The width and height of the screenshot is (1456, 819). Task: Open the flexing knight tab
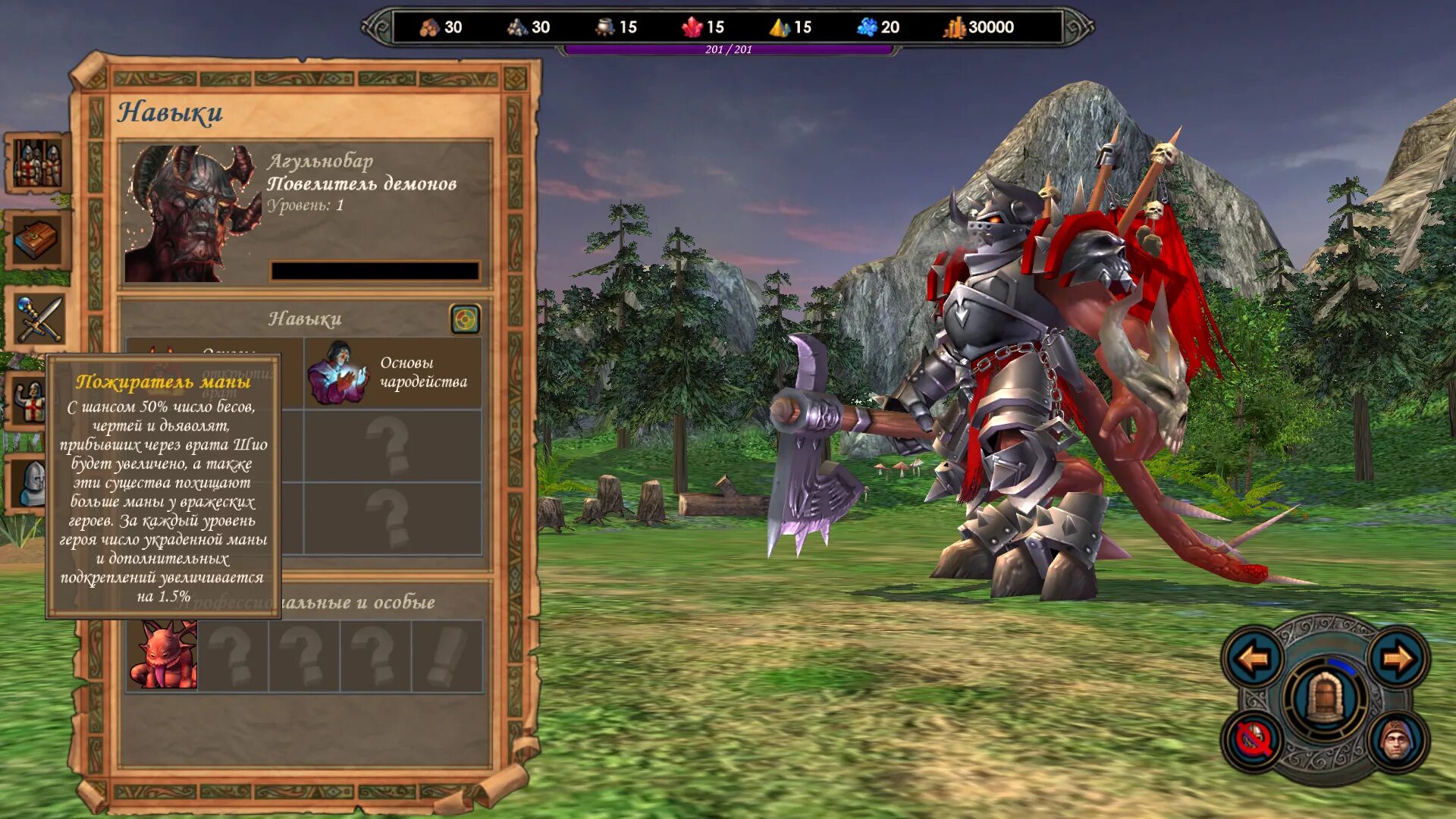[30, 402]
